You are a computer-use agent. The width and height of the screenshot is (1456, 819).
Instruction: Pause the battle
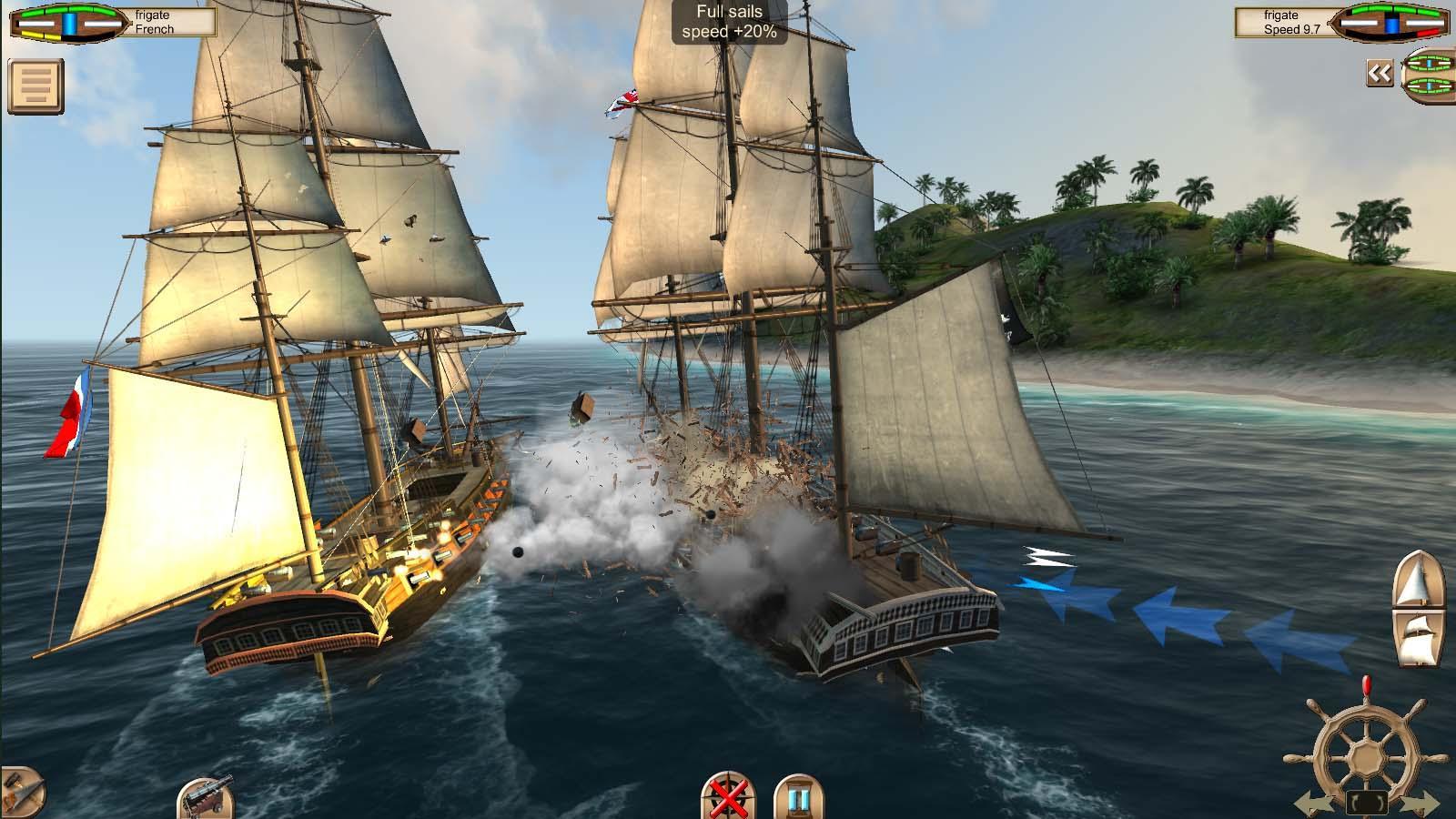pyautogui.click(x=801, y=802)
